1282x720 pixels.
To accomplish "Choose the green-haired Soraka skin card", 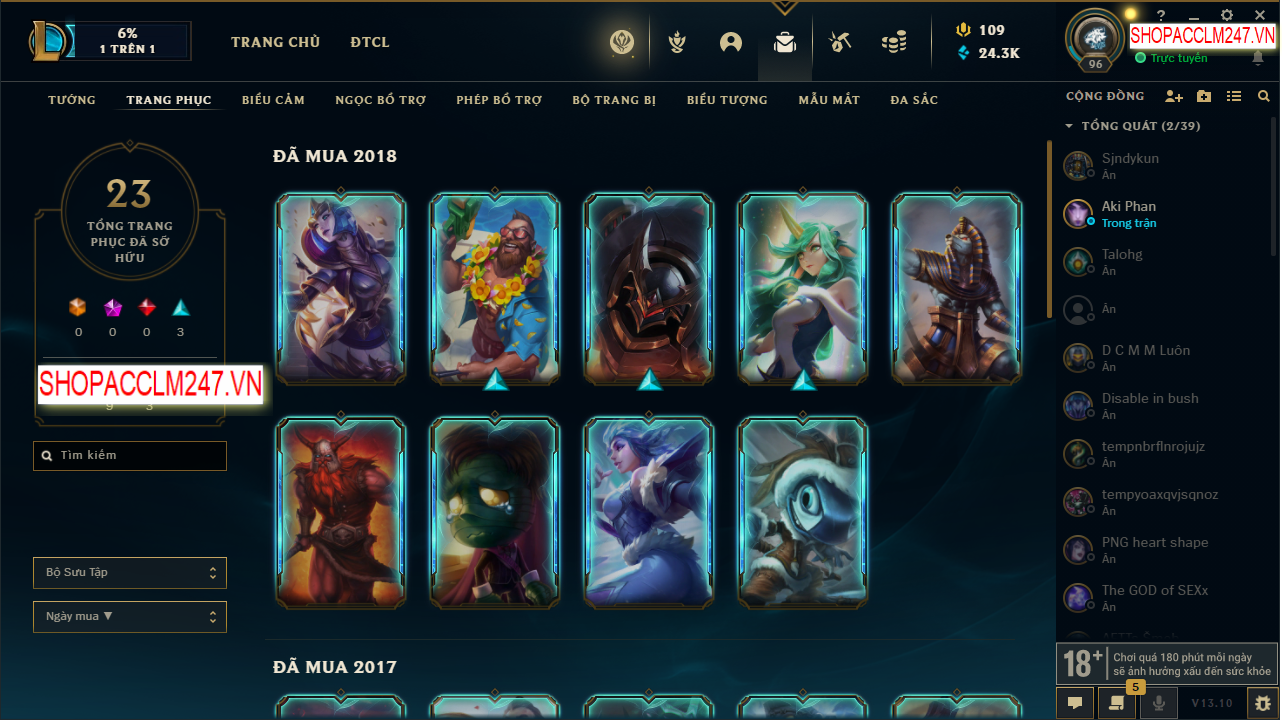I will [x=803, y=288].
